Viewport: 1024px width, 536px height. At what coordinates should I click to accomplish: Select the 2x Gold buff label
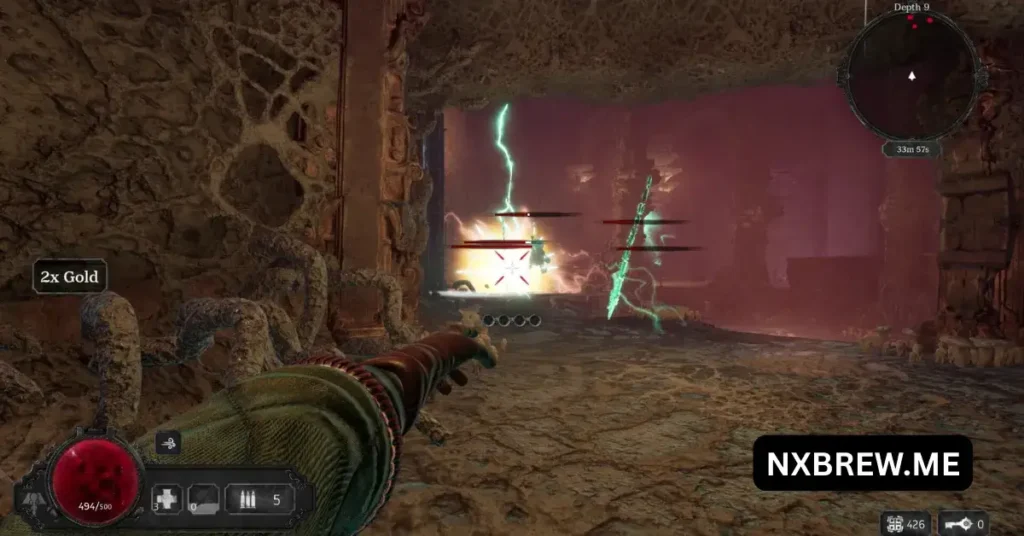pos(70,276)
